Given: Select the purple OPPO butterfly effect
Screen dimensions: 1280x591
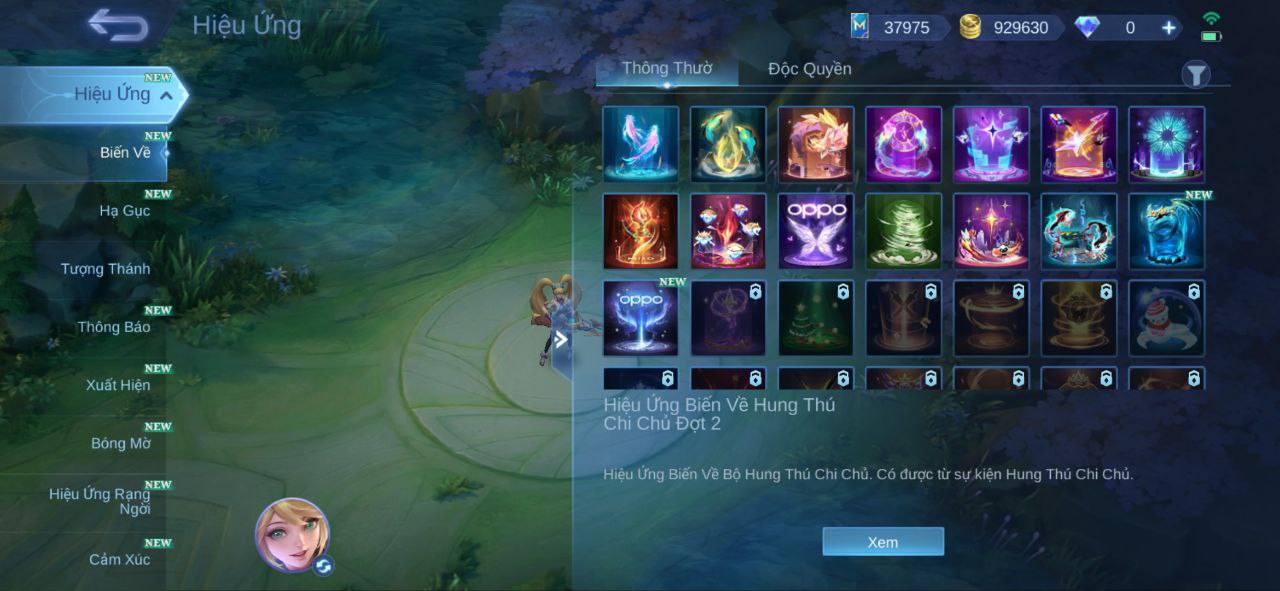Looking at the screenshot, I should [x=816, y=231].
